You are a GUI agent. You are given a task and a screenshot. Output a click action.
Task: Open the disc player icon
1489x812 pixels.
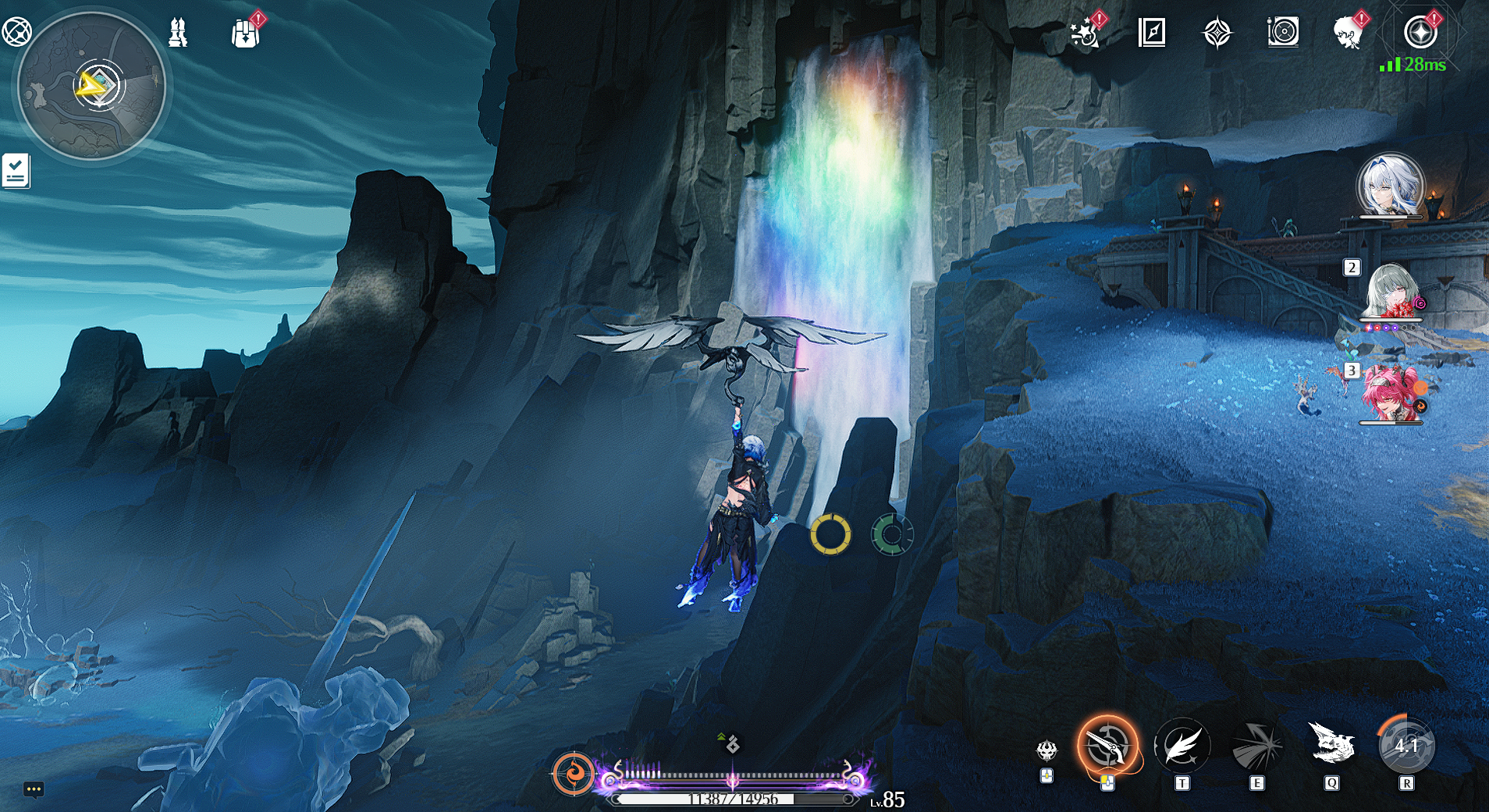1283,33
